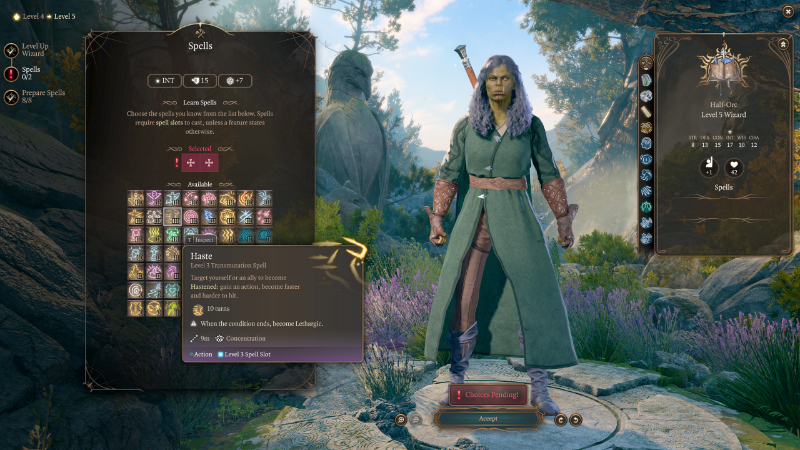Choose the first empty selected spell slot
This screenshot has height=450, width=800.
pyautogui.click(x=190, y=162)
